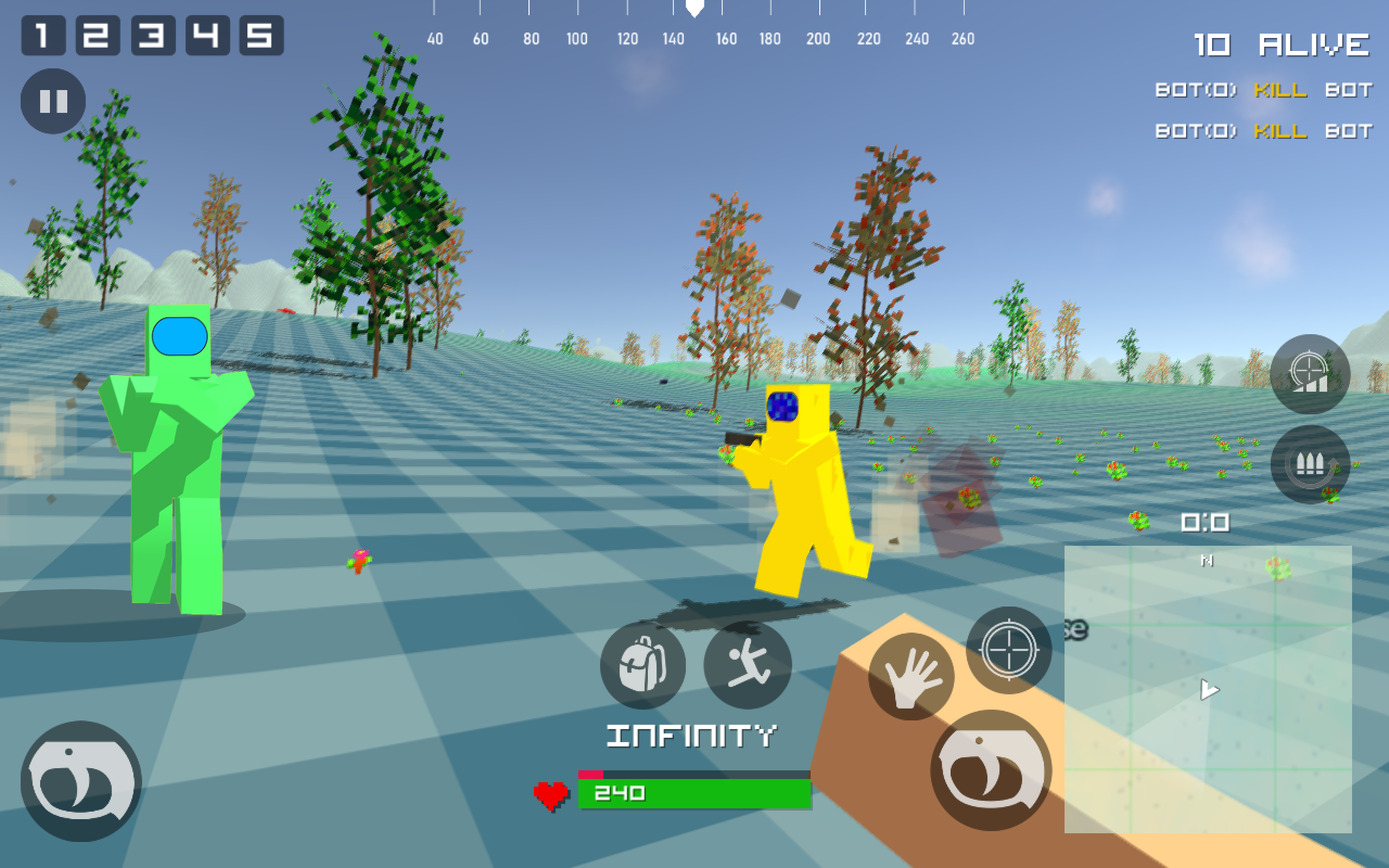Viewport: 1389px width, 868px height.
Task: Pause the game with the pause icon
Action: tap(53, 100)
